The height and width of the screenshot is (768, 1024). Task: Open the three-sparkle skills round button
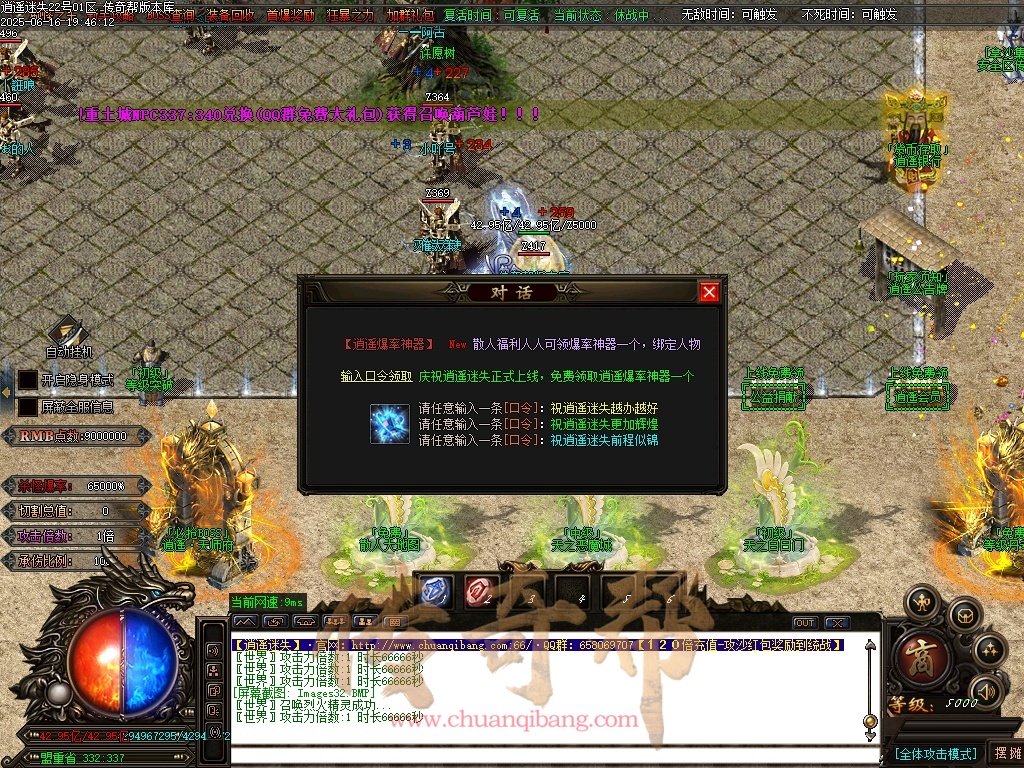990,651
